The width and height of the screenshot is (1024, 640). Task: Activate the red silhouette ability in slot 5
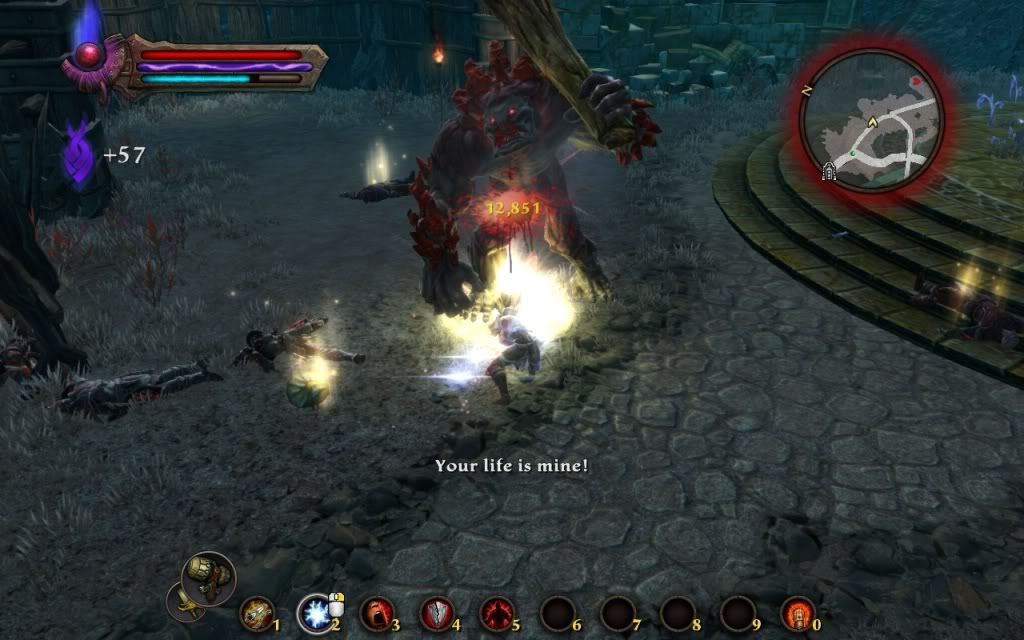[497, 612]
